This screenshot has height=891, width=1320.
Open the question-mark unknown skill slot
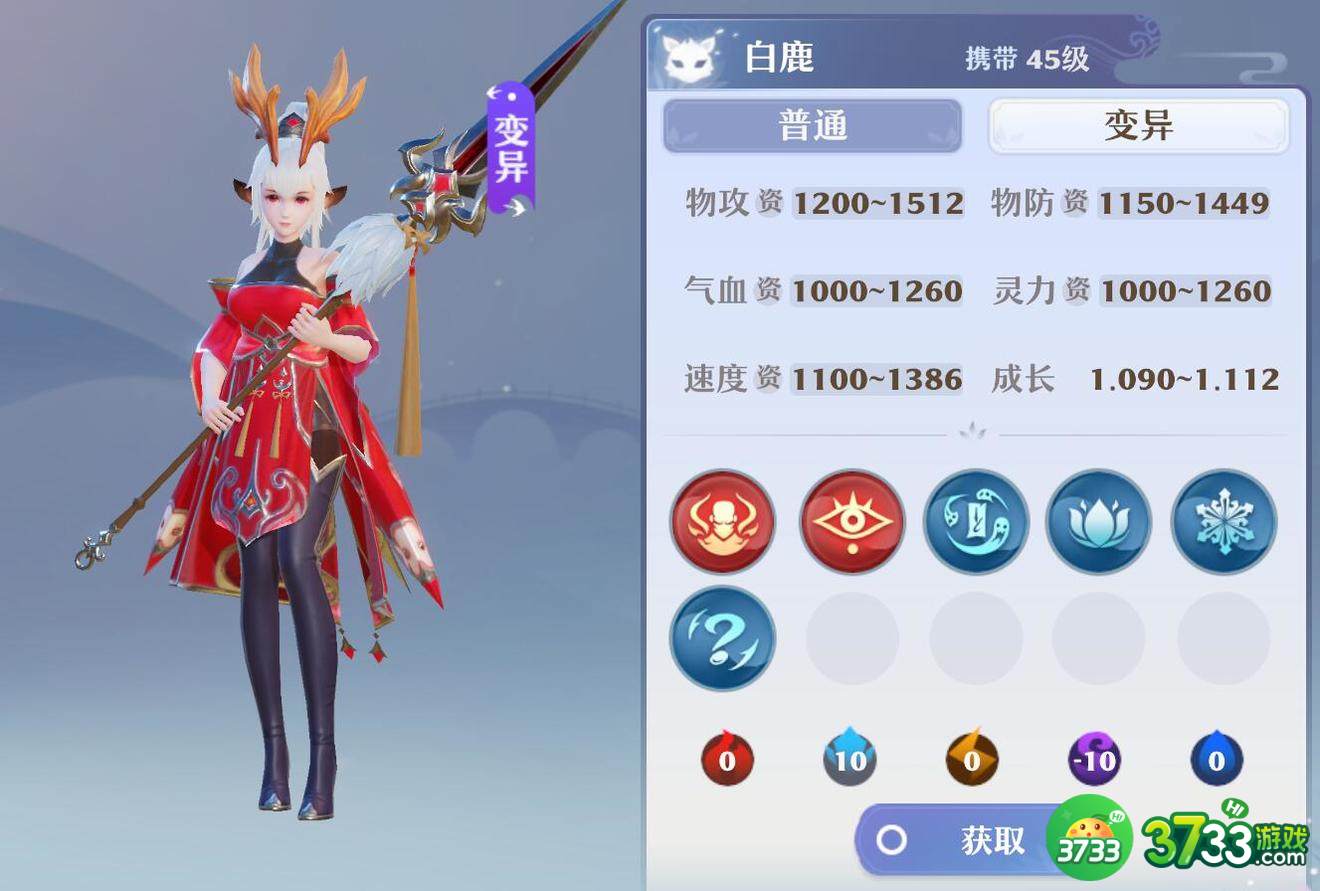pos(722,639)
